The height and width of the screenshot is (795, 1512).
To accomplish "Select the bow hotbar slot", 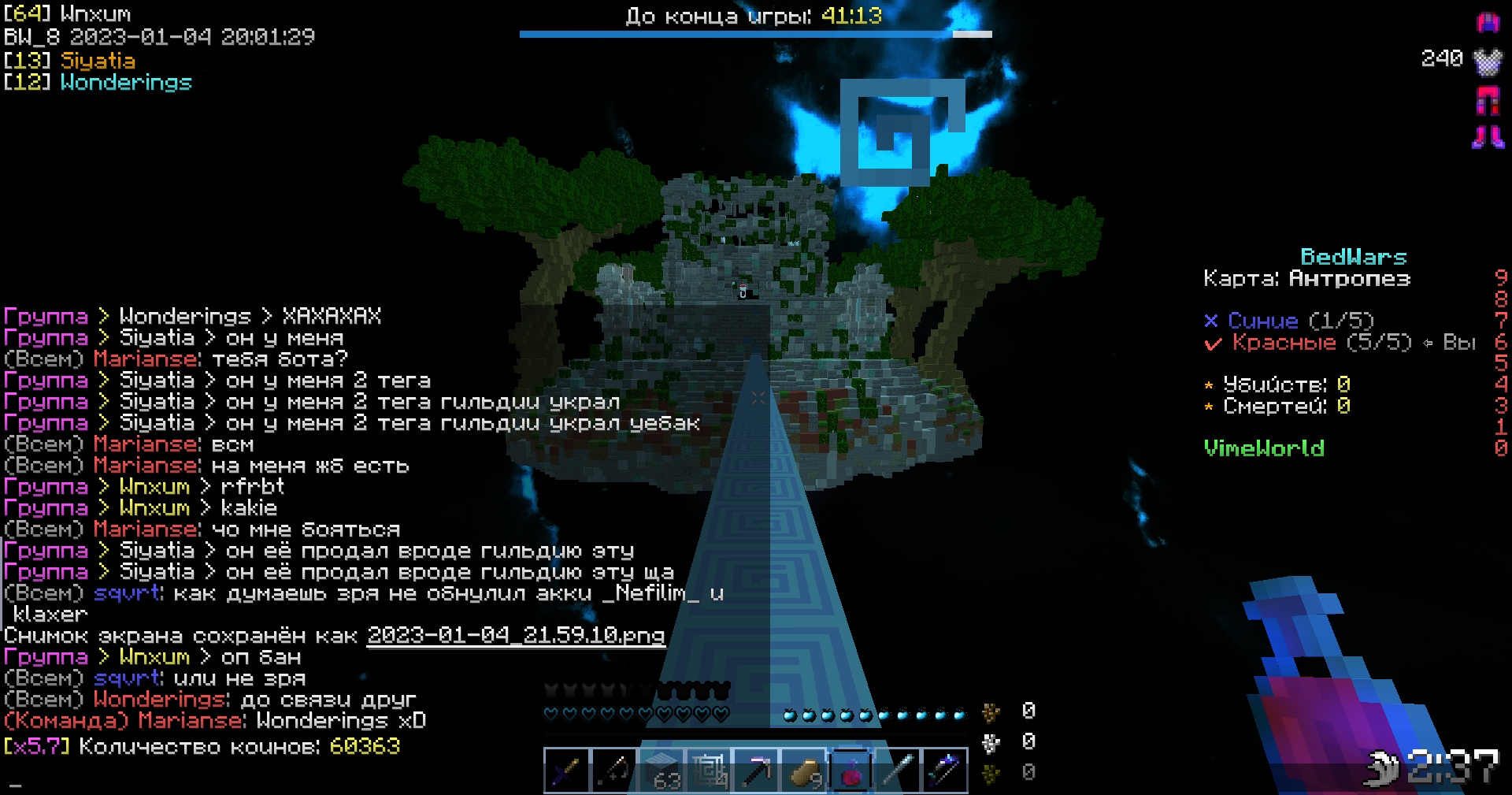I will point(613,770).
